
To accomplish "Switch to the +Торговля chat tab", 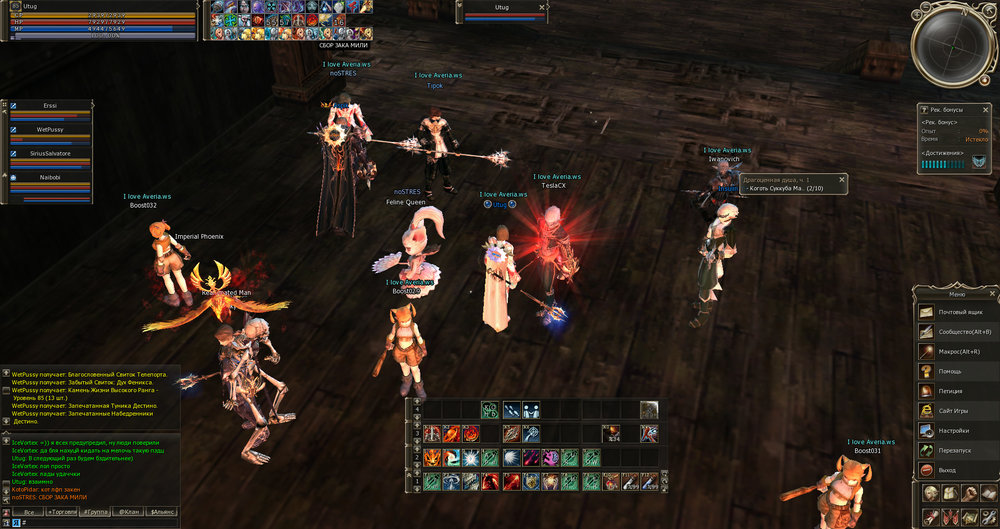I will (62, 511).
